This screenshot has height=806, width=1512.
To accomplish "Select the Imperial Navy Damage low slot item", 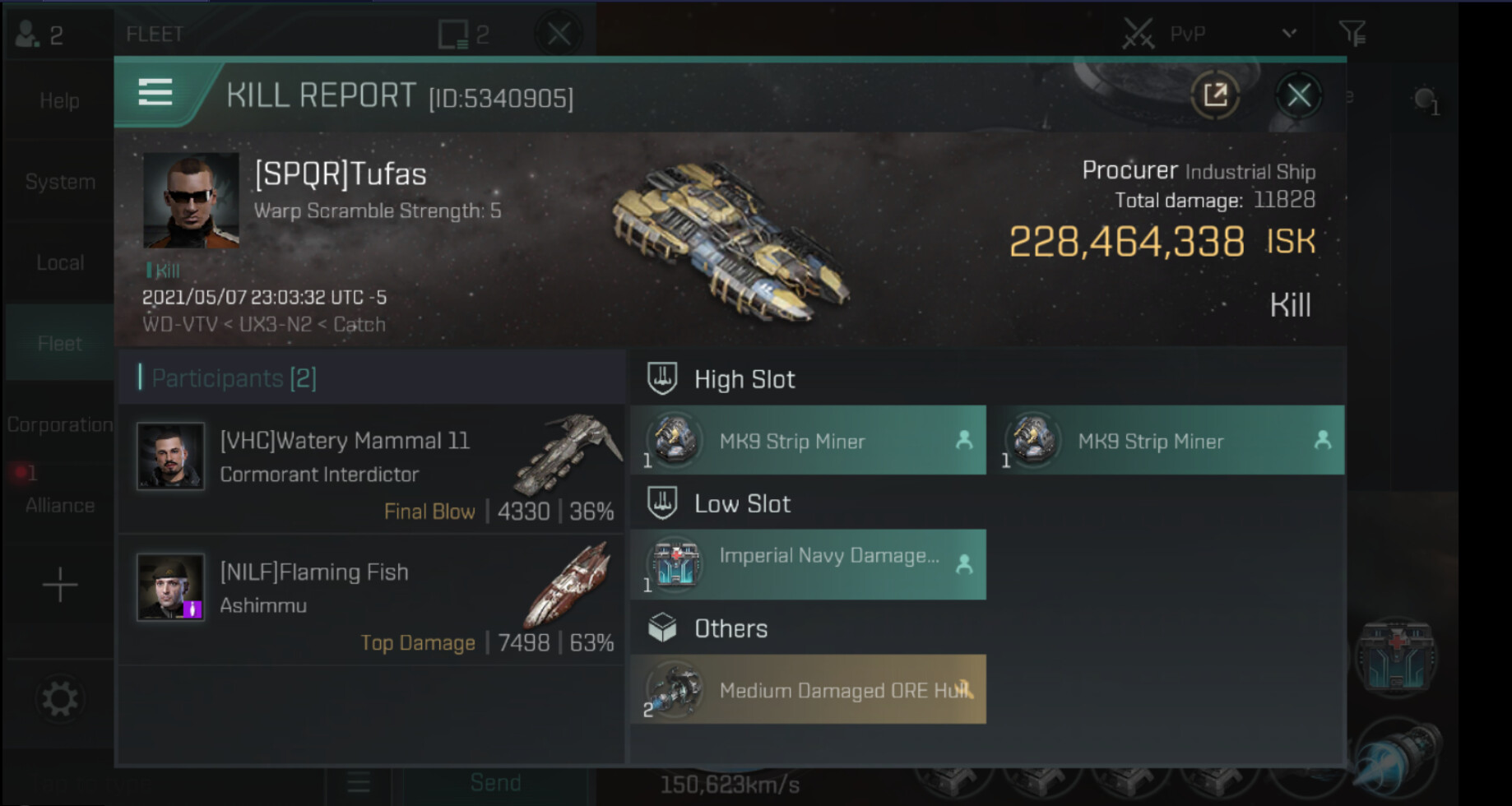I will (809, 564).
